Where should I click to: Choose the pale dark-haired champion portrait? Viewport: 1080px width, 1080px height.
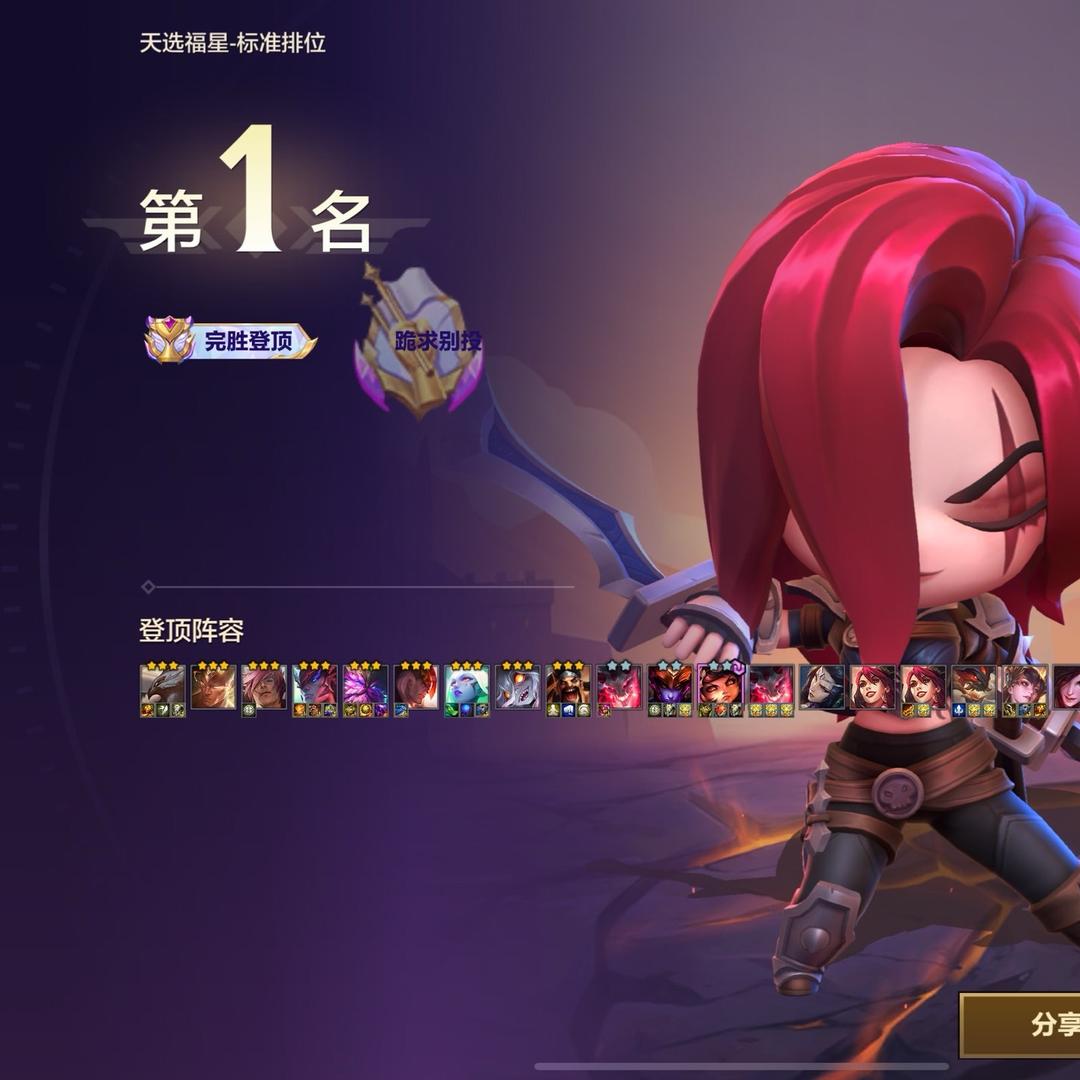821,686
